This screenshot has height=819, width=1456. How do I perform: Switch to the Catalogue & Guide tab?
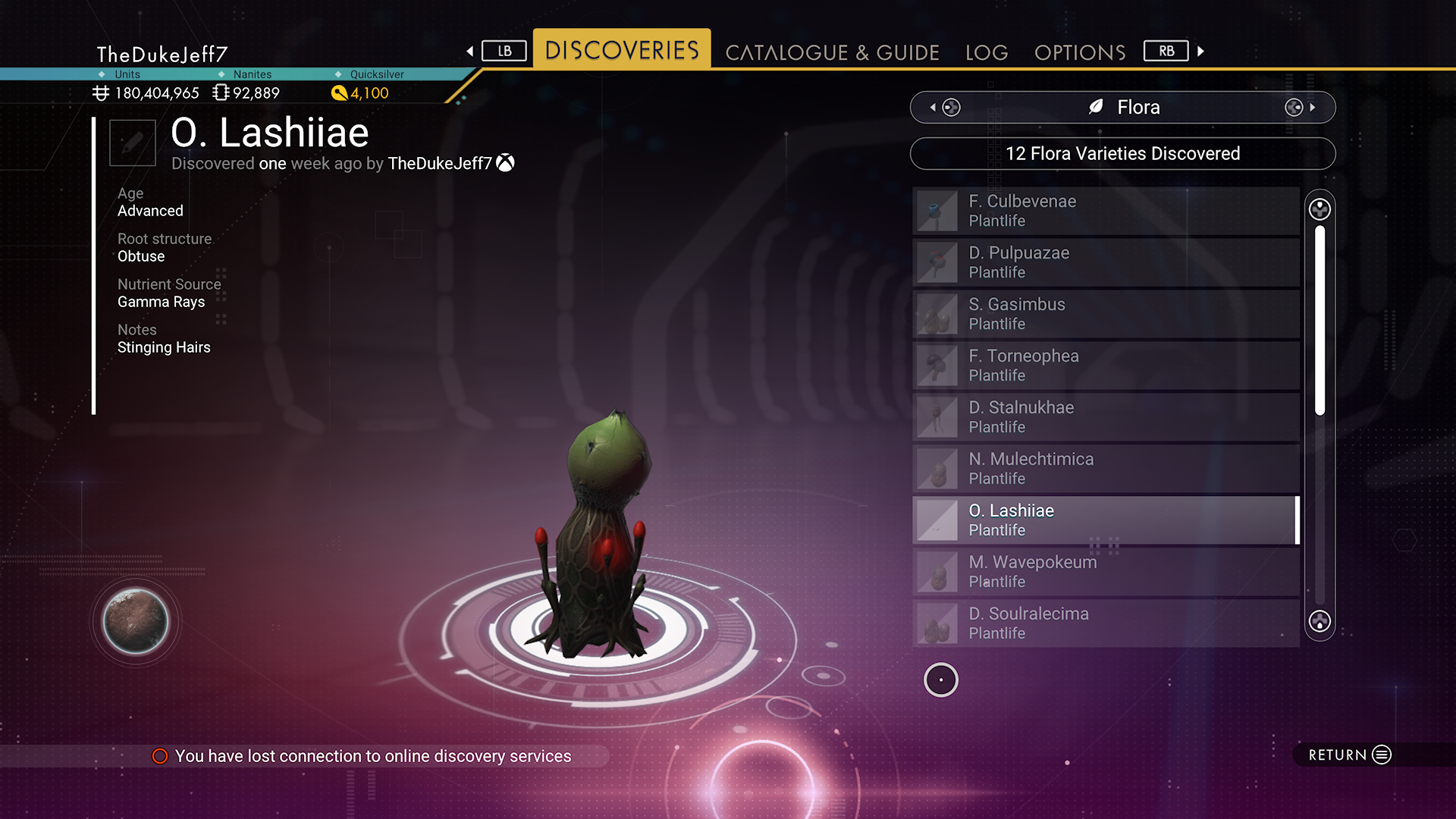(832, 52)
